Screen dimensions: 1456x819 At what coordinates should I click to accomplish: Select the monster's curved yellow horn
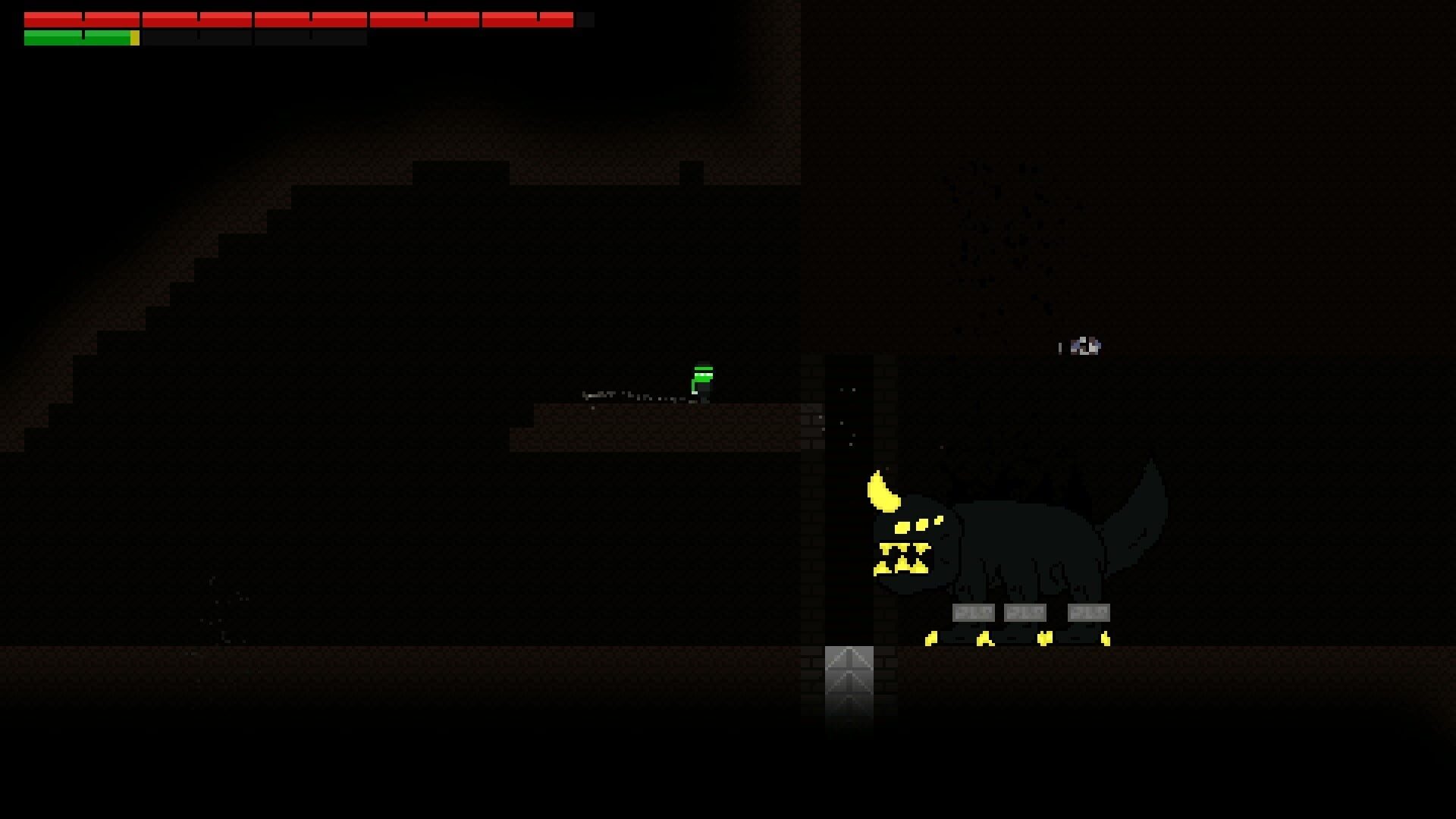click(x=881, y=493)
